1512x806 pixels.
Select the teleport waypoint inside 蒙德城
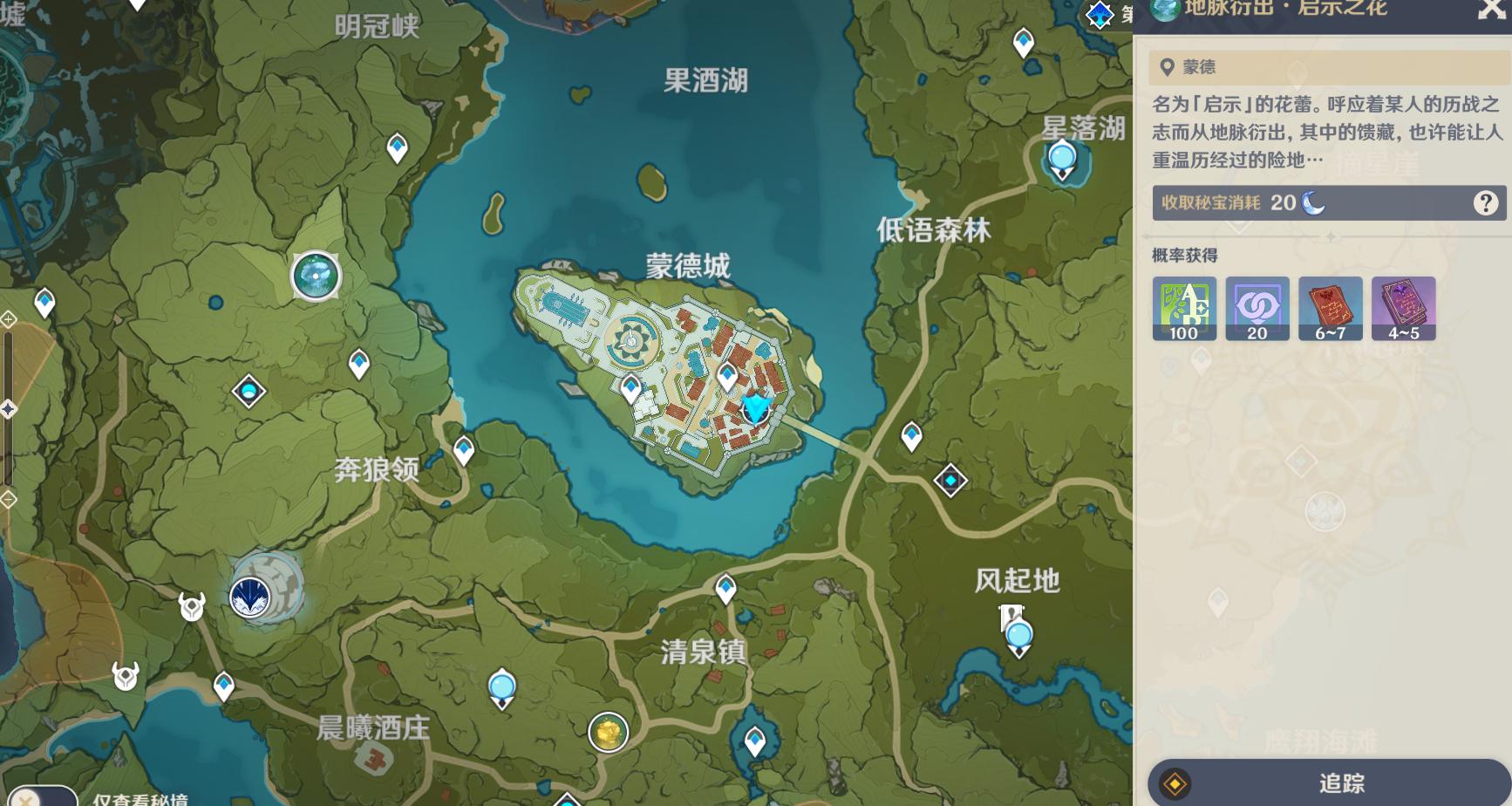pos(631,386)
